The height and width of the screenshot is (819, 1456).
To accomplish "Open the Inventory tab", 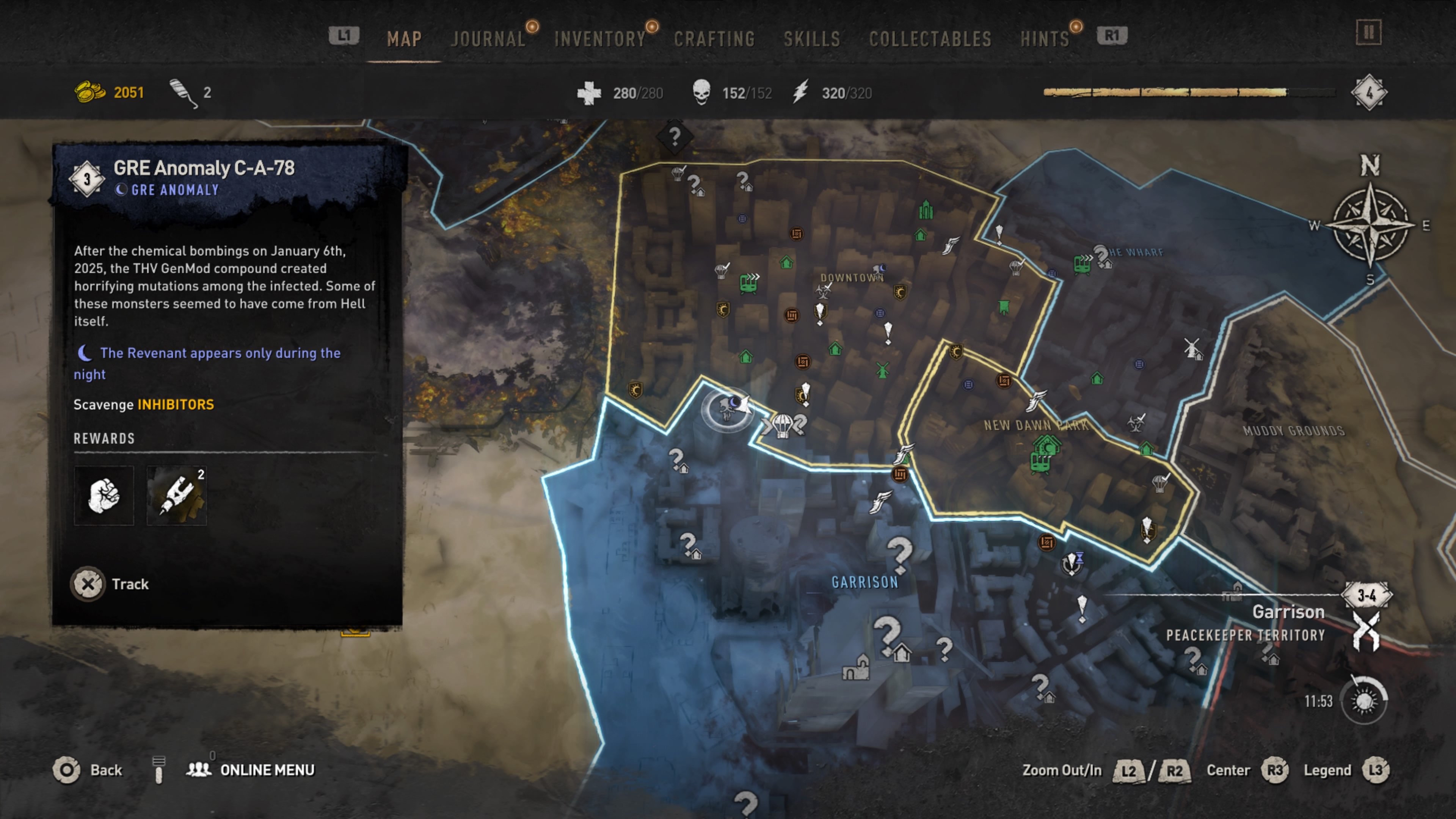I will [600, 39].
